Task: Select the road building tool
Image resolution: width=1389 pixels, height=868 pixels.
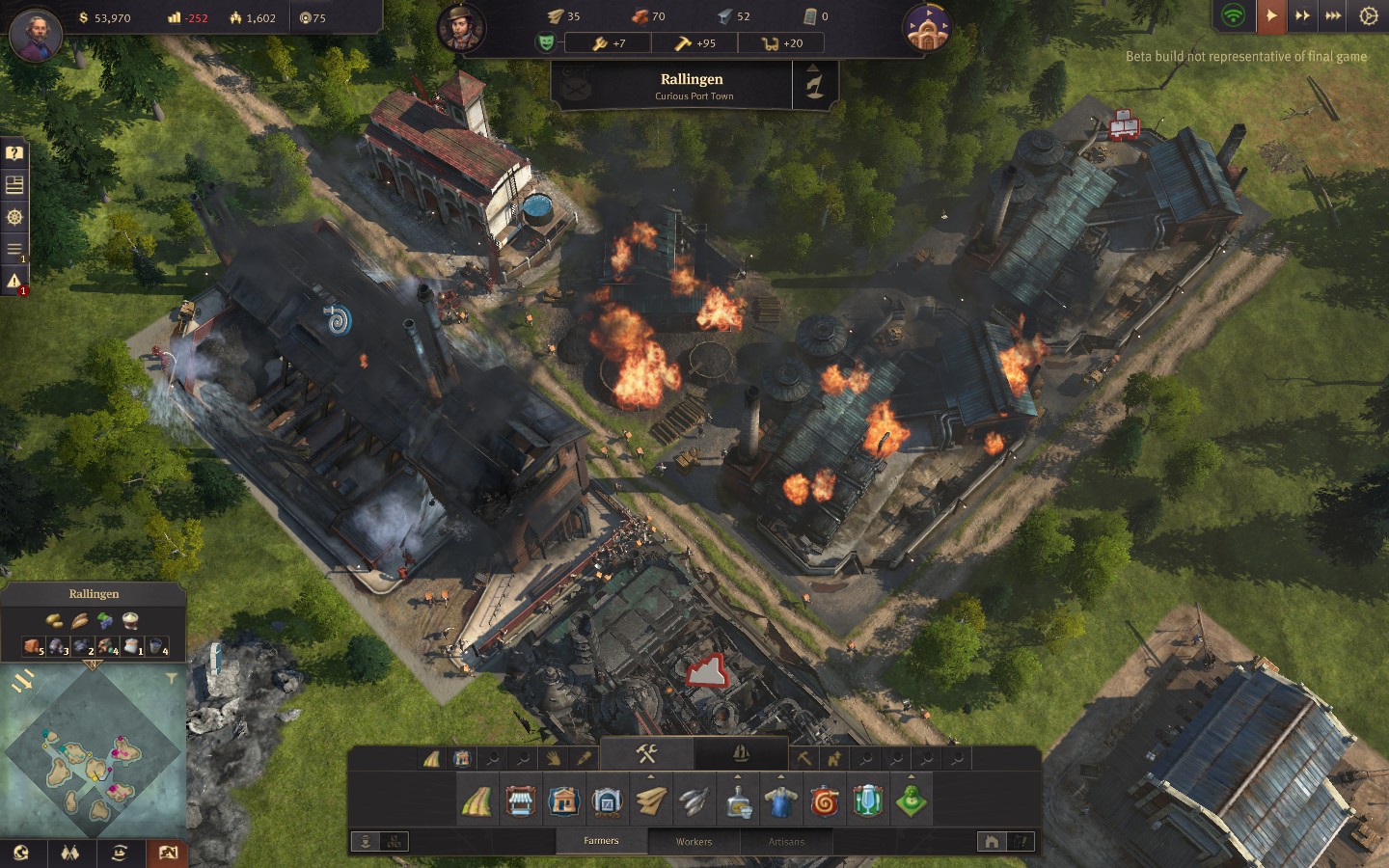Action: (x=477, y=801)
